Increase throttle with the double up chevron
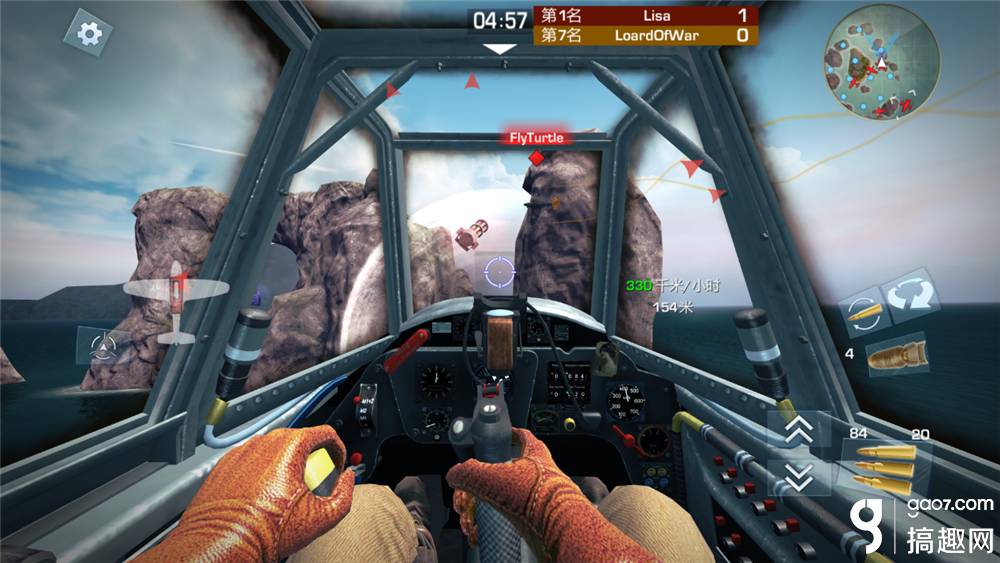Image resolution: width=1000 pixels, height=563 pixels. [x=798, y=429]
